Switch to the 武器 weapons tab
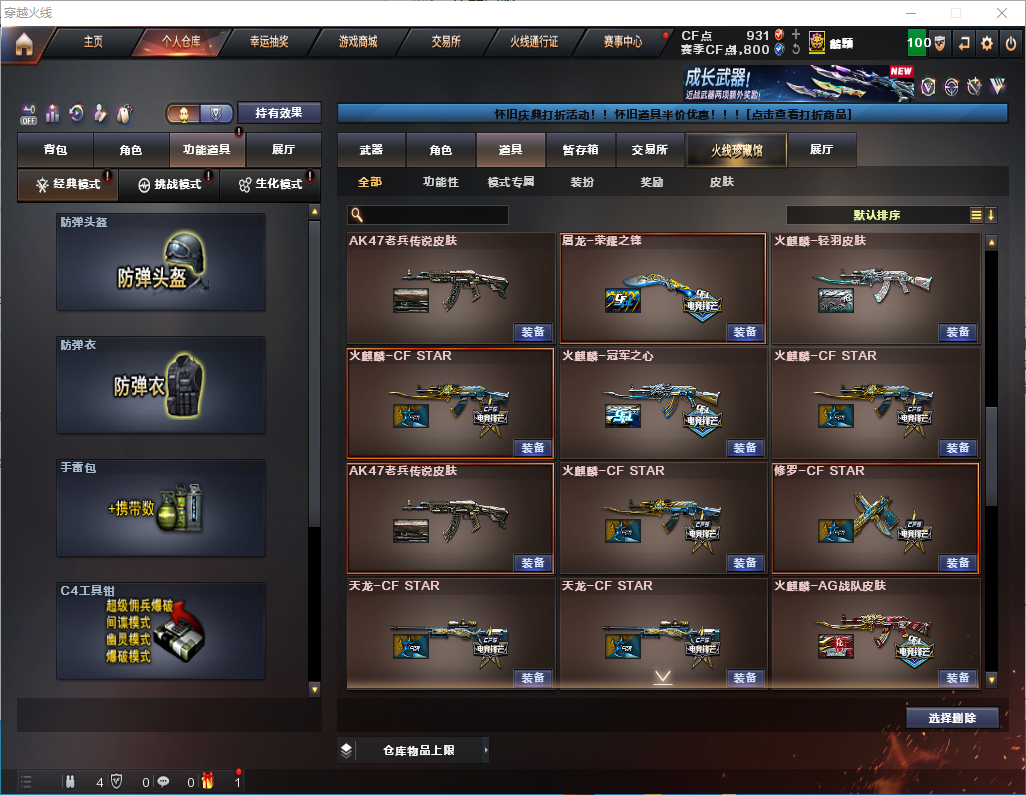Viewport: 1026px width, 795px height. pos(371,150)
